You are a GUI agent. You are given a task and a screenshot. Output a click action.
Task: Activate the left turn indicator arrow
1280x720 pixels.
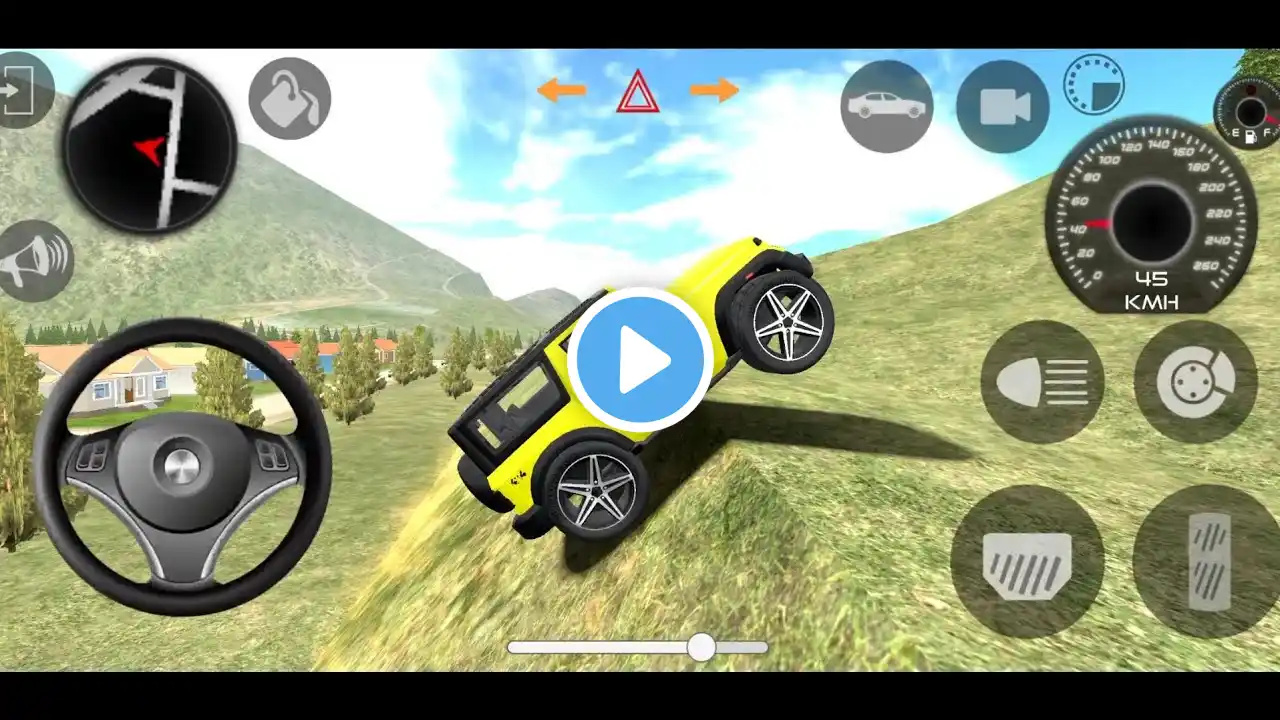(561, 91)
